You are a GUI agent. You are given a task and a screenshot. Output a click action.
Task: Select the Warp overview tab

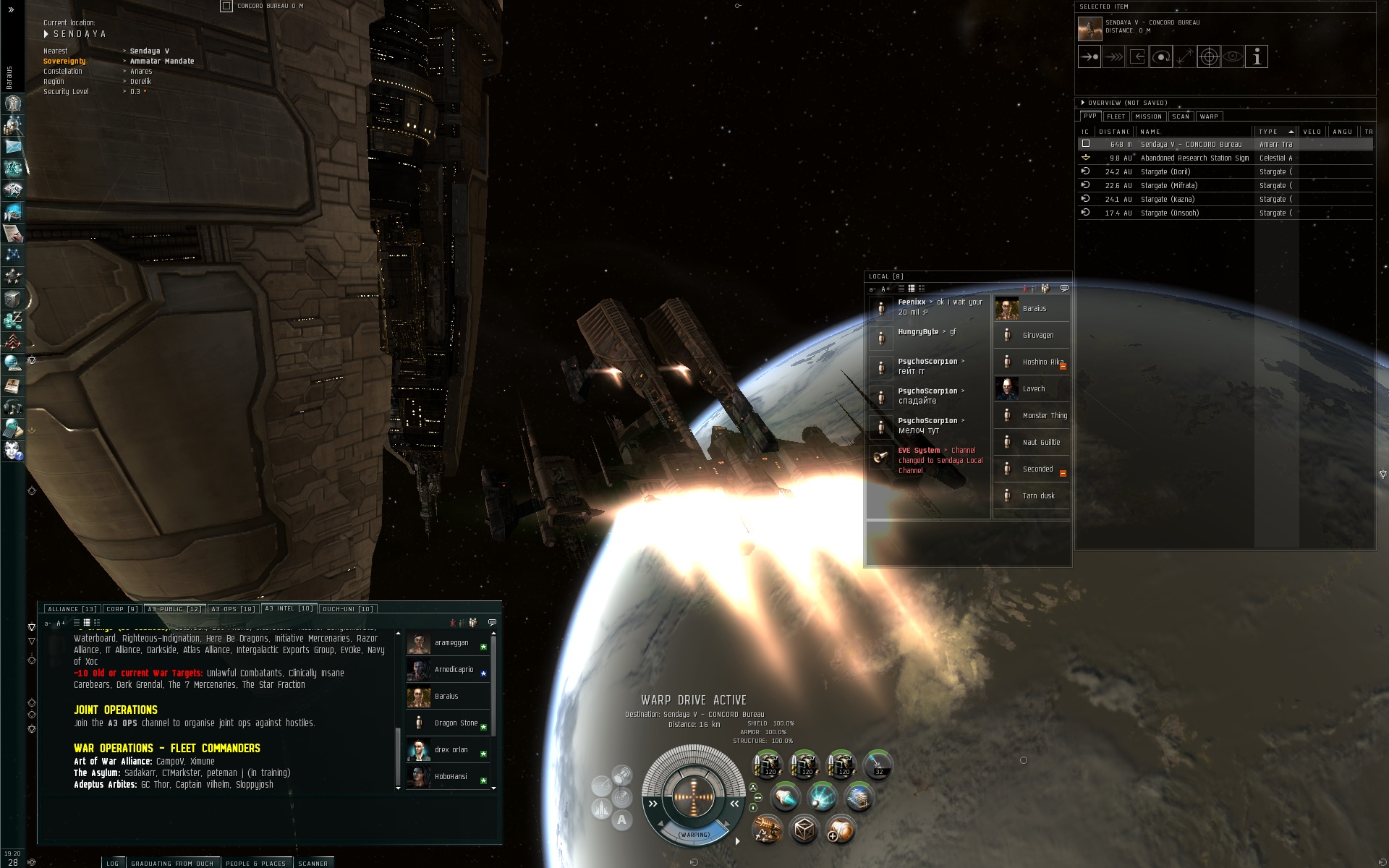point(1209,116)
